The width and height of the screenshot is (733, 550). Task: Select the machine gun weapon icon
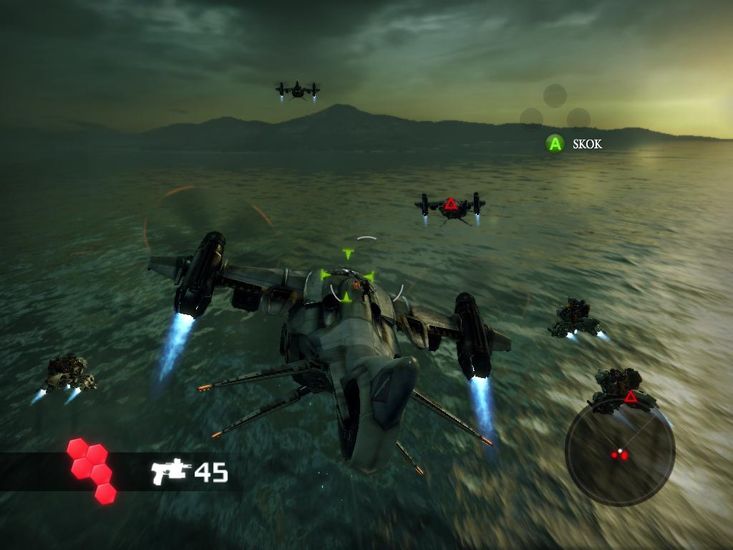(x=169, y=471)
